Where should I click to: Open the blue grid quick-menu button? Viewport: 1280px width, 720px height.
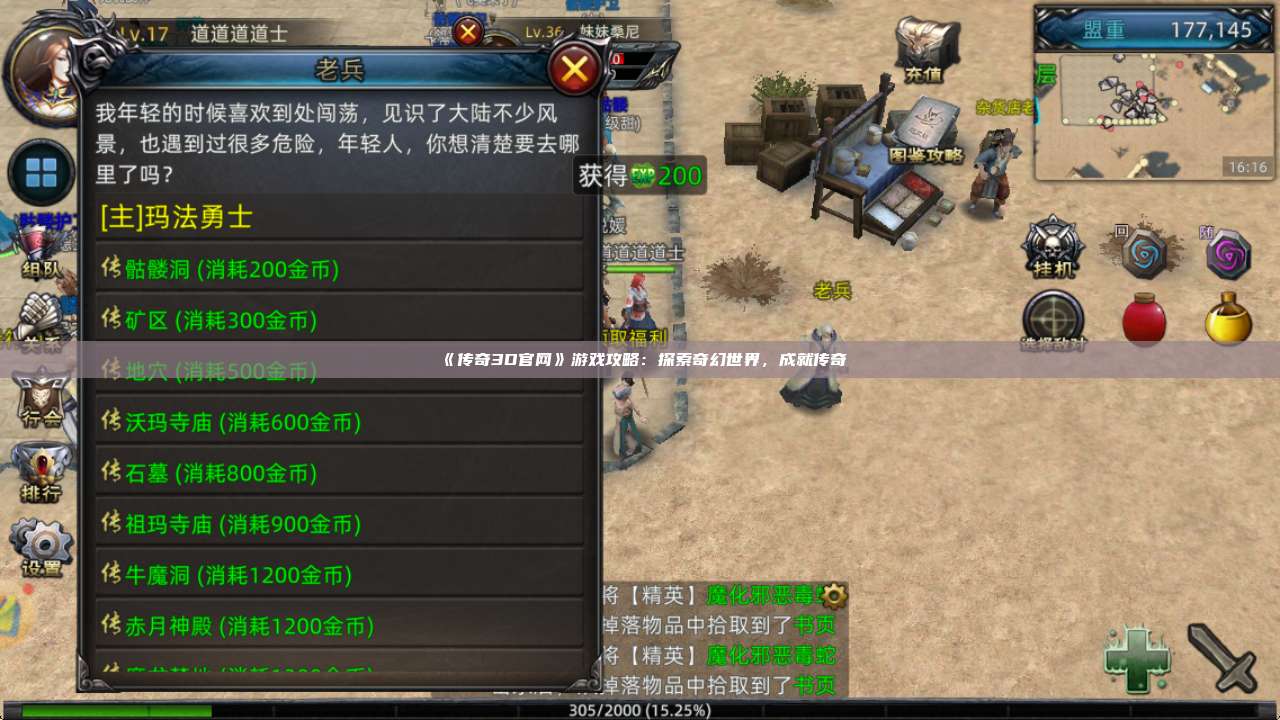(40, 172)
